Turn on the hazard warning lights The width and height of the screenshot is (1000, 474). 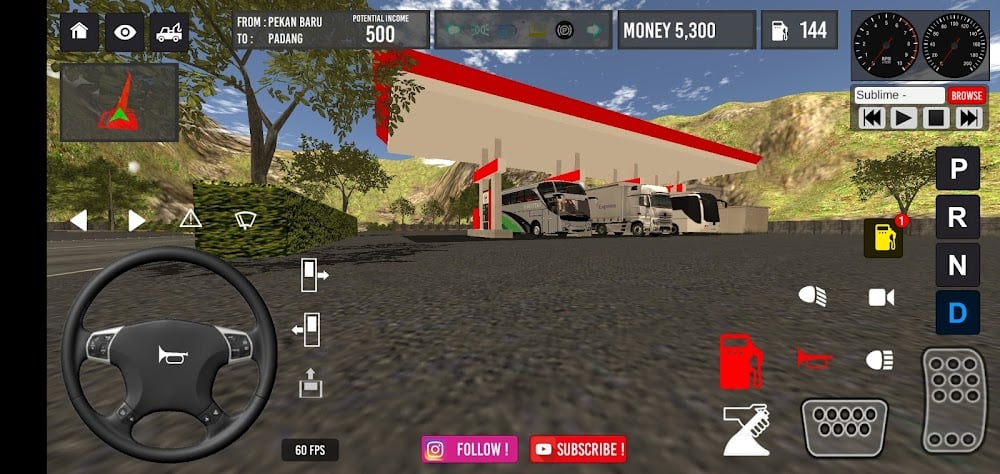(190, 219)
